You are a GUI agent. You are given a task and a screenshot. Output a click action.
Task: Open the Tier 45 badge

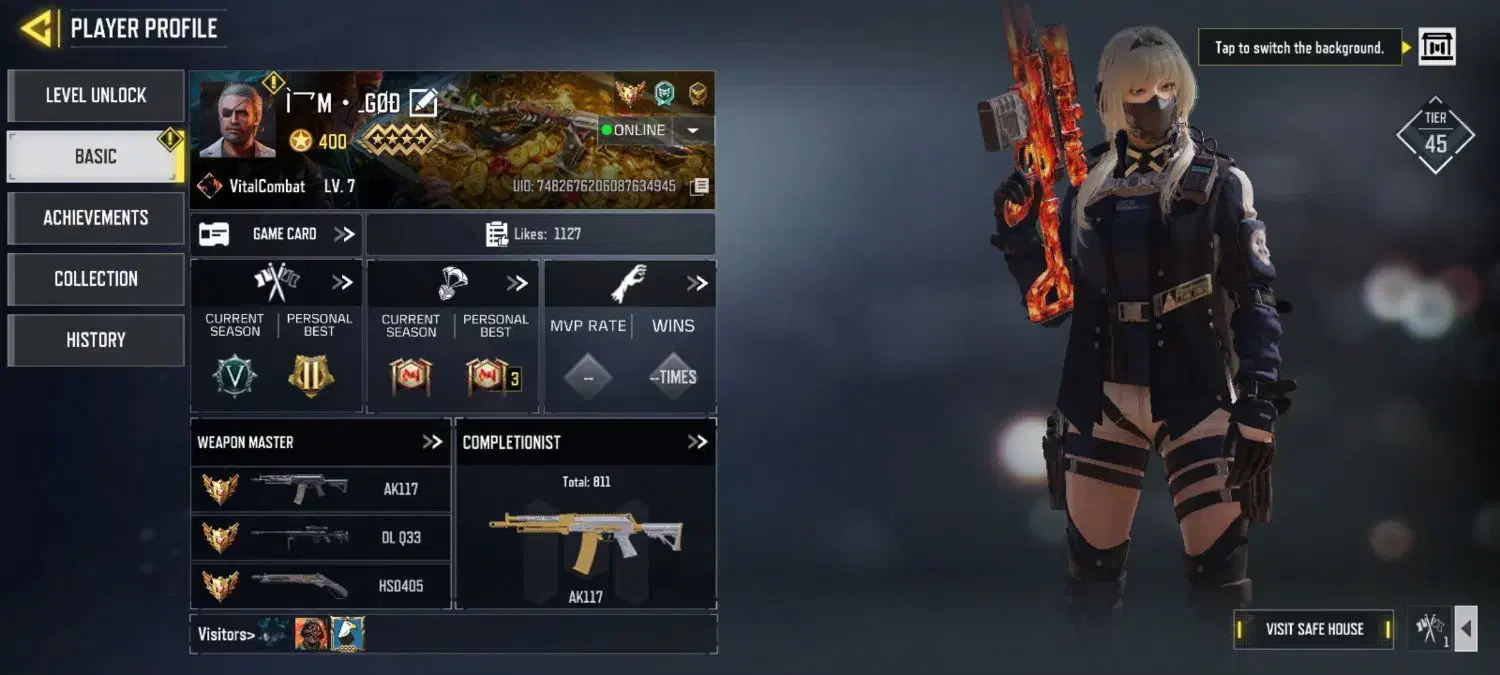(1436, 136)
